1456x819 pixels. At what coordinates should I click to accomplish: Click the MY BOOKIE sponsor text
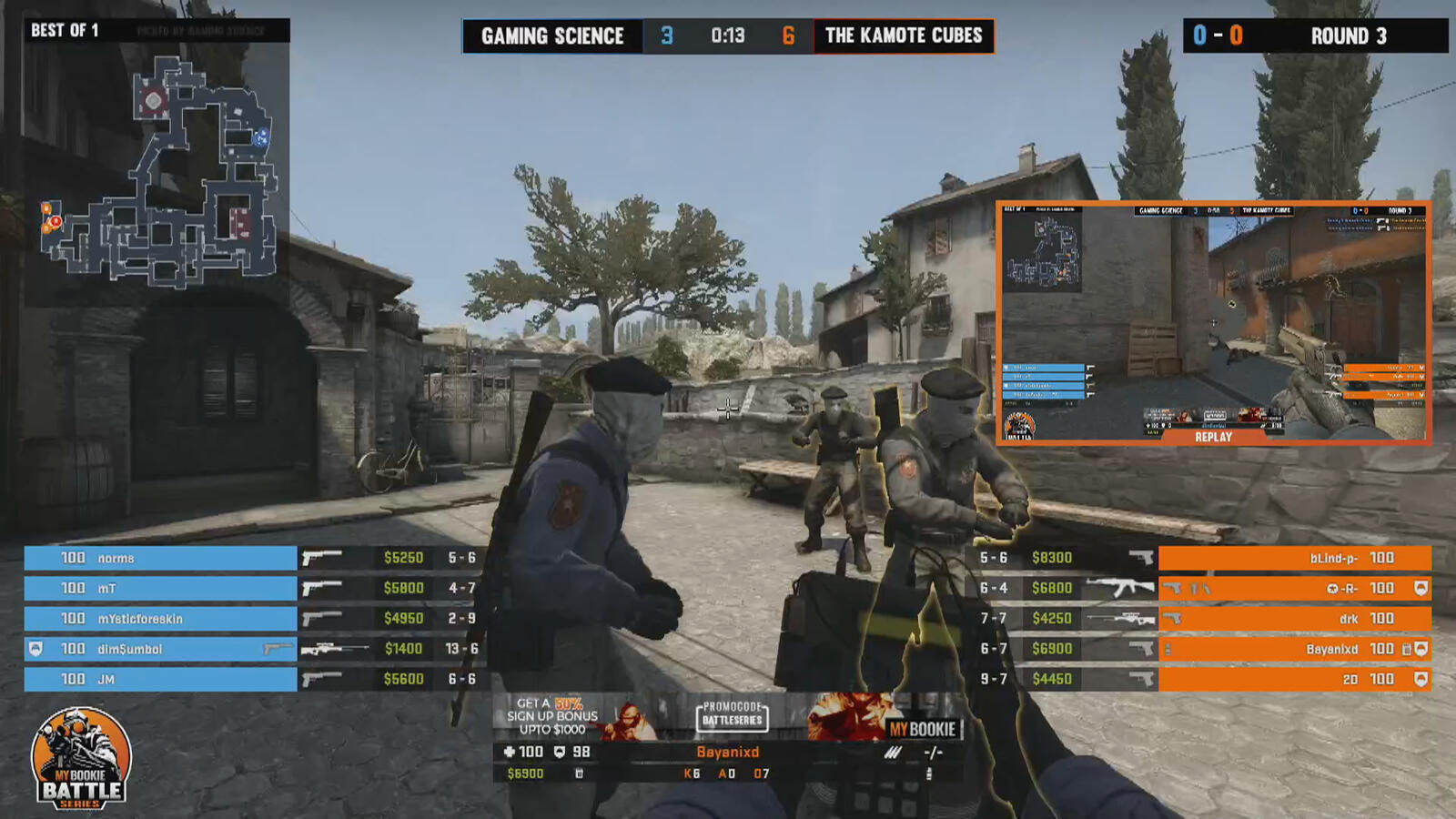922,727
